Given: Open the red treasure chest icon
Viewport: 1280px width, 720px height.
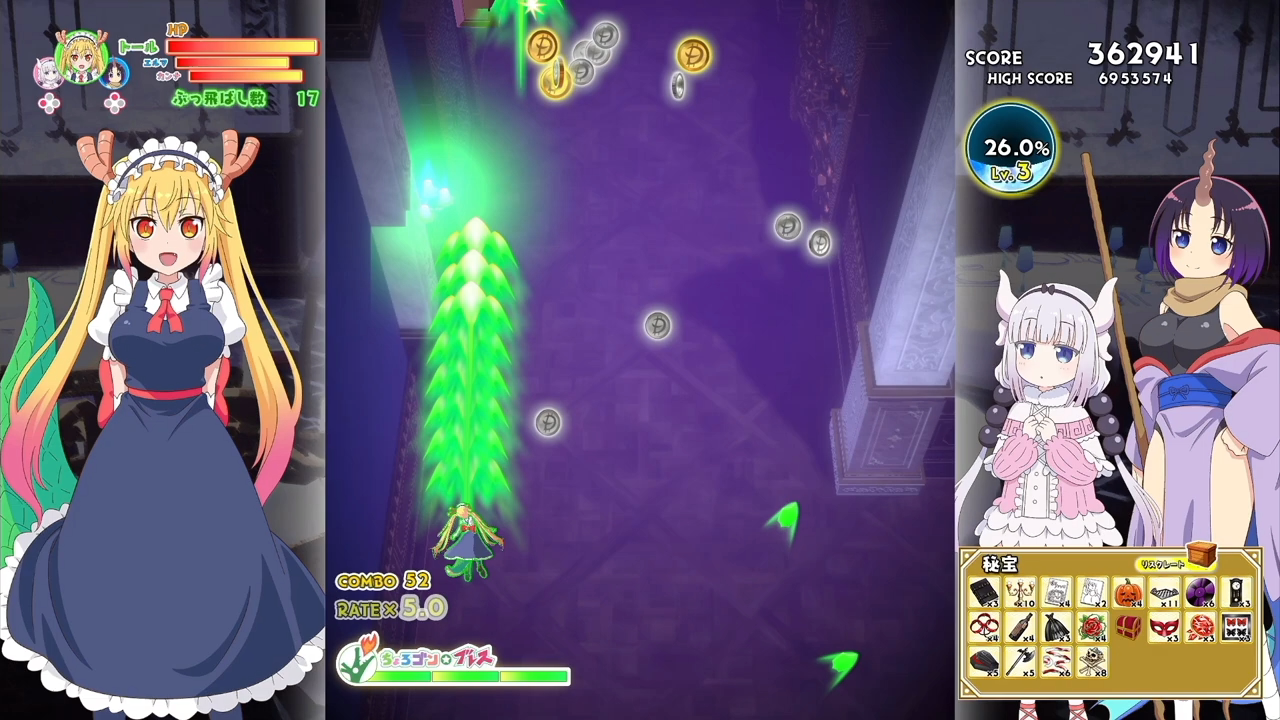Looking at the screenshot, I should [1128, 627].
